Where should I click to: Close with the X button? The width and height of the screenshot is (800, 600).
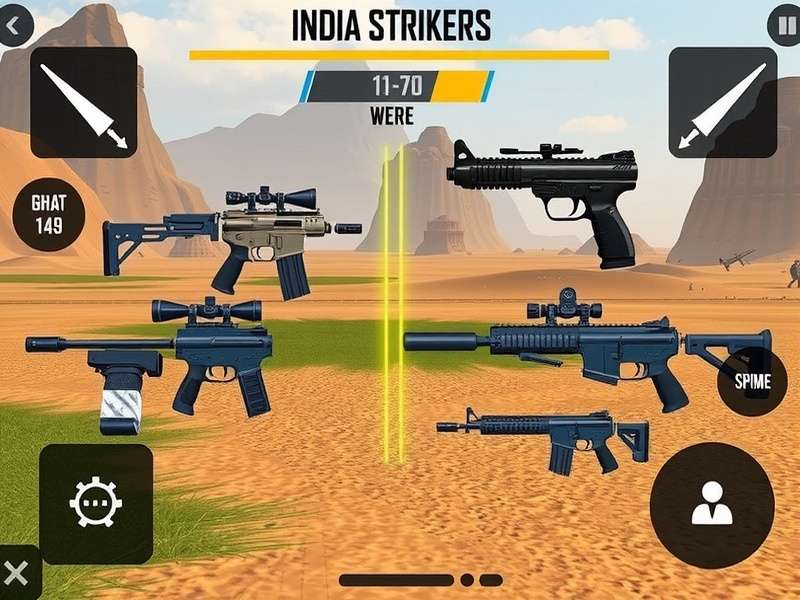pyautogui.click(x=17, y=574)
